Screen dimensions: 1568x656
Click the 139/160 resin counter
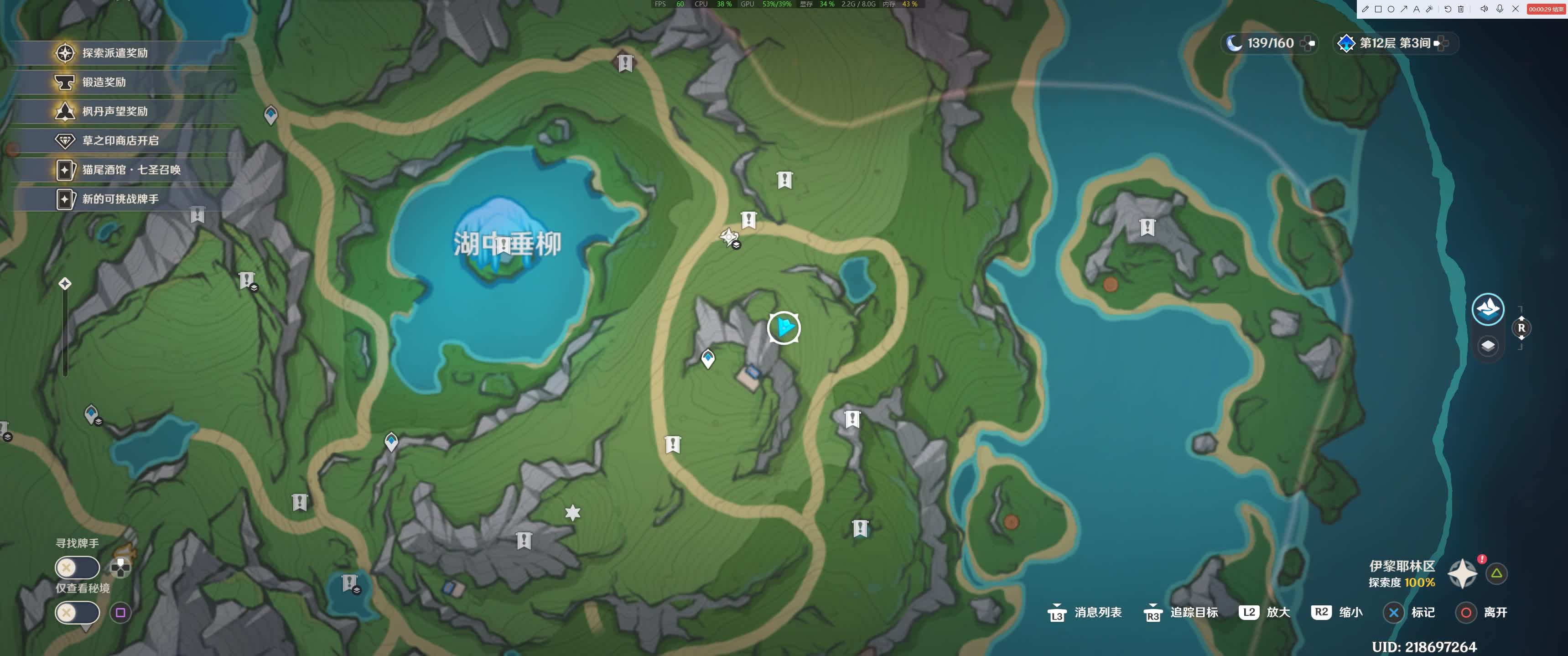1269,43
